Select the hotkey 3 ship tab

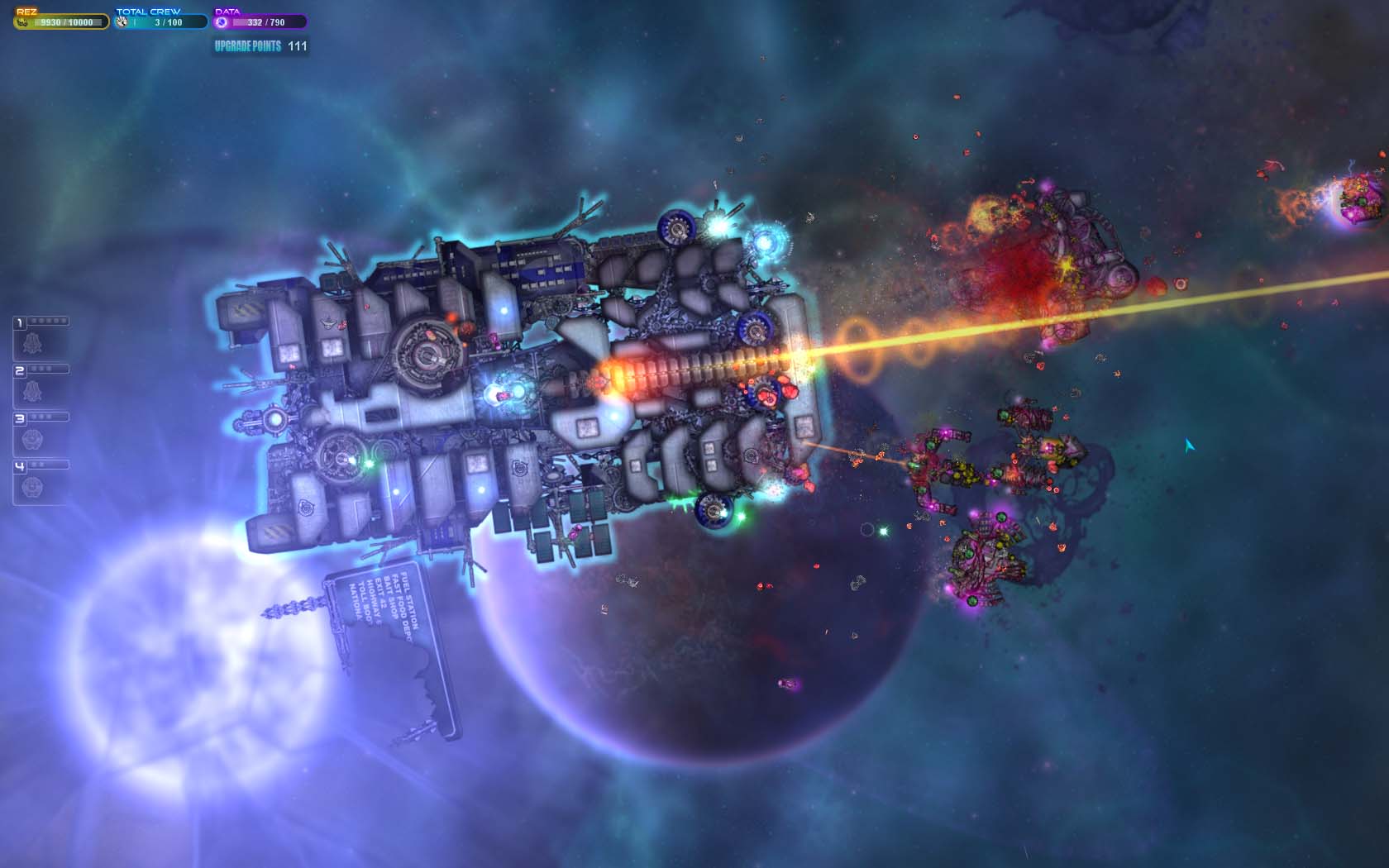(20, 418)
